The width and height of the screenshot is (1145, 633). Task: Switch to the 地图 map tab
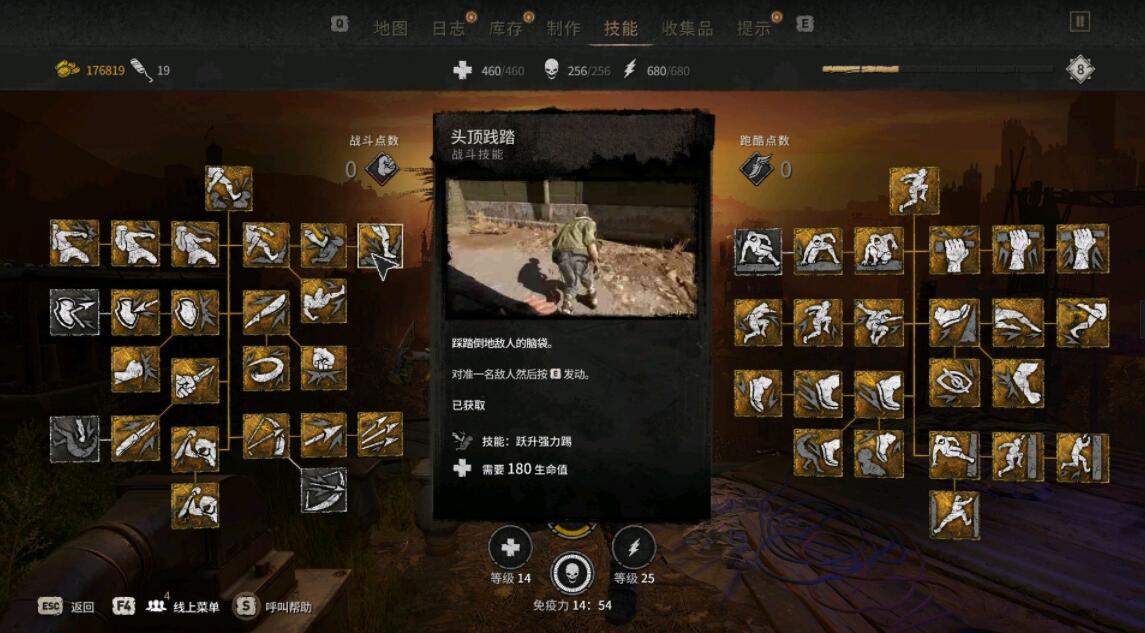pos(390,28)
